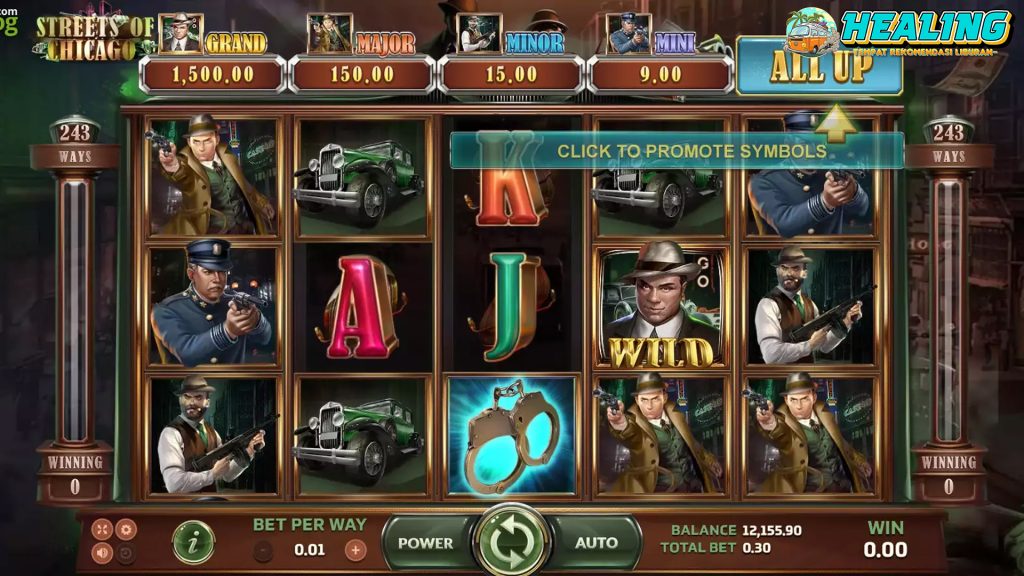Select the MAJOR jackpot panel
1024x576 pixels.
click(361, 74)
